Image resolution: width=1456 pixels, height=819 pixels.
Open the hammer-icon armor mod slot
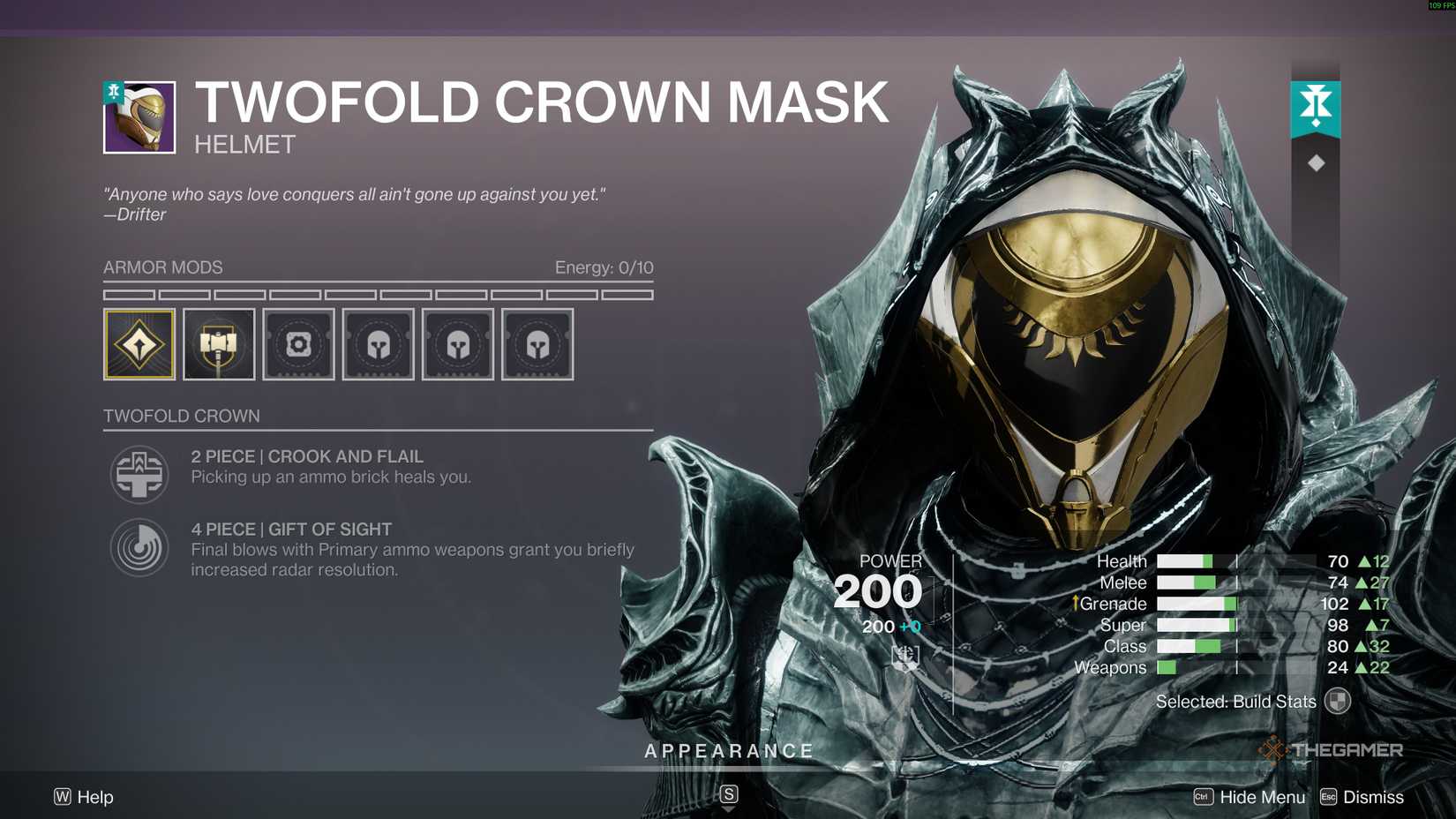219,344
